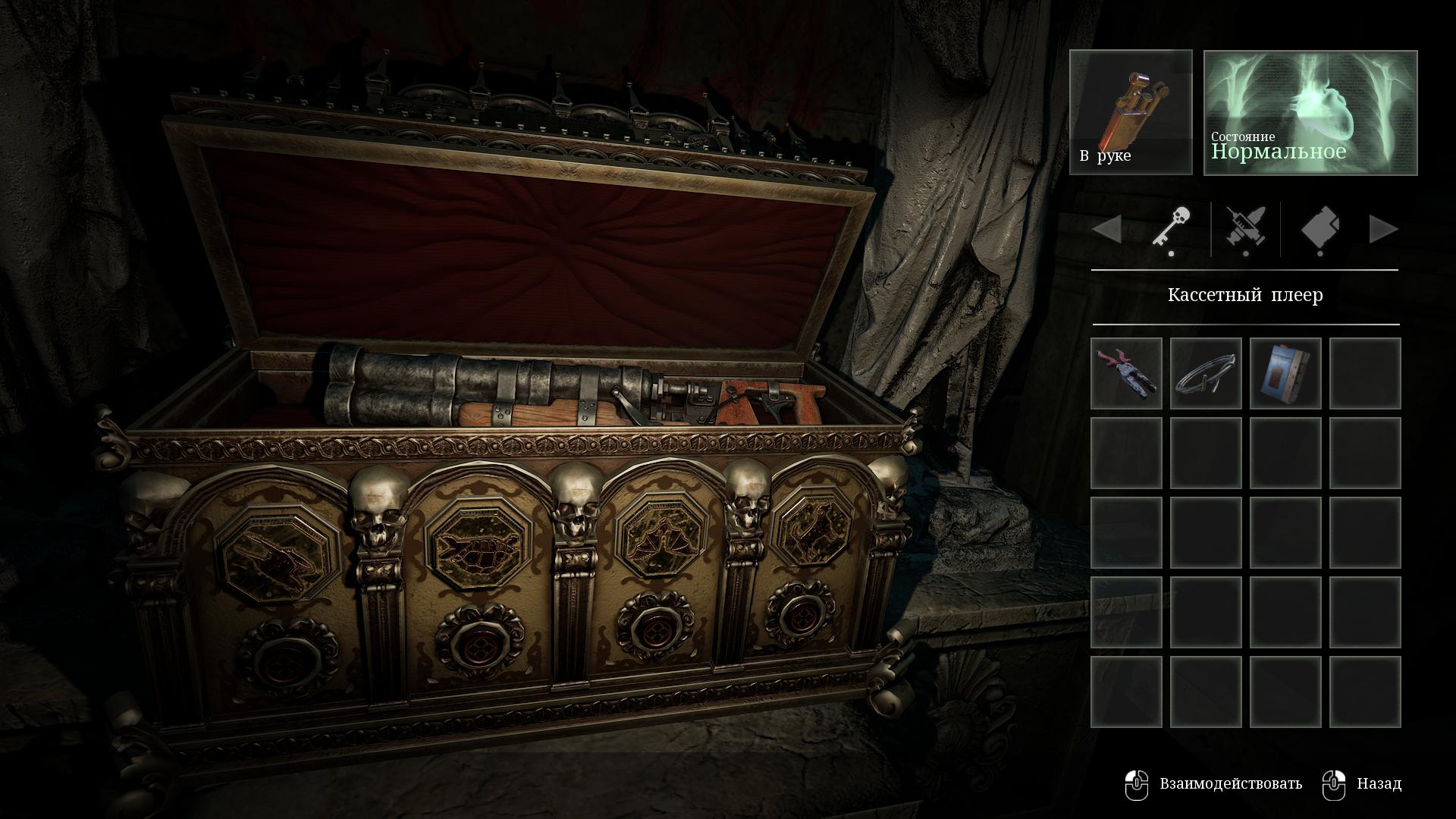Select the in-hand item slot
Screen dimensions: 1456x819
click(1131, 112)
